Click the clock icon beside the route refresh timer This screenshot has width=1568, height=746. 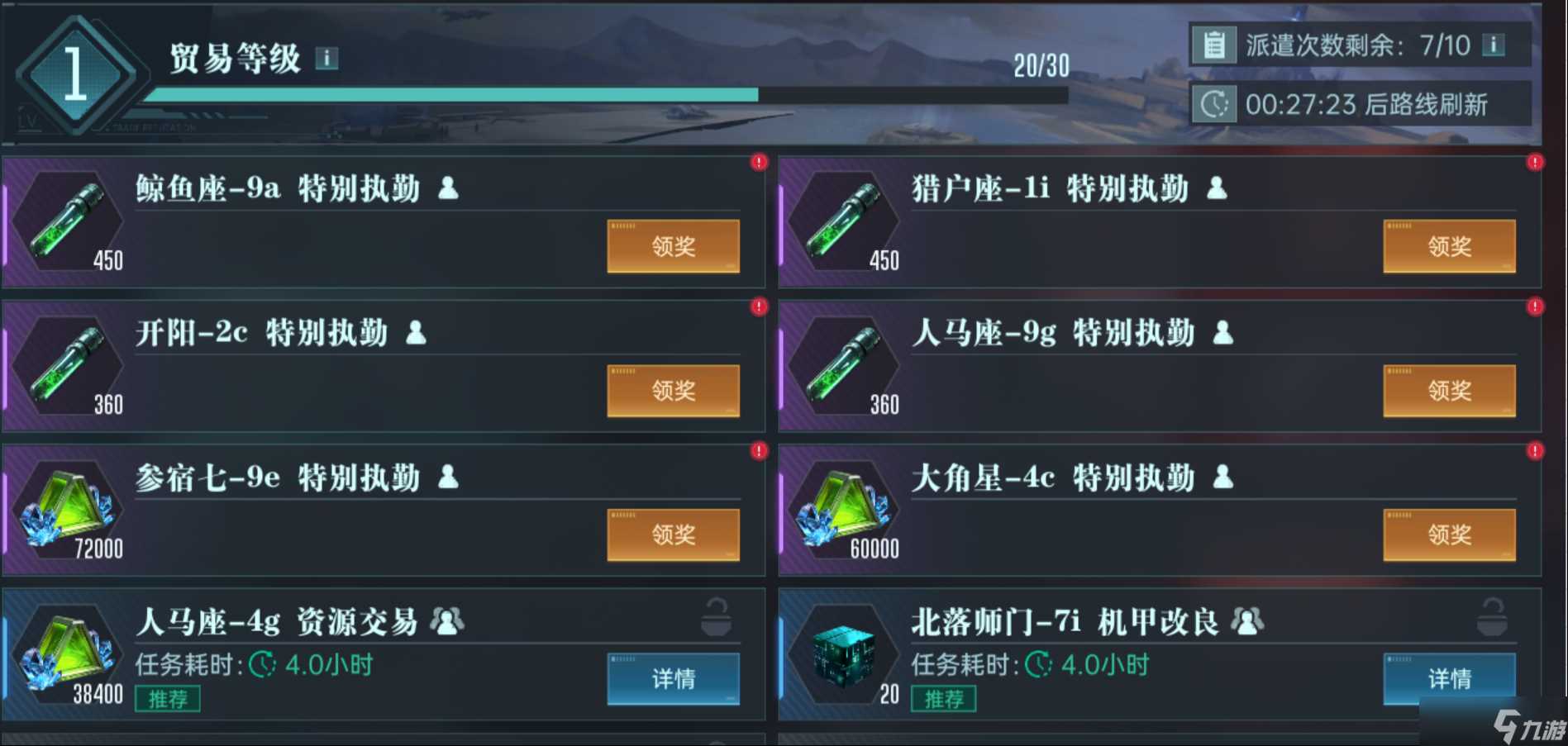(x=1213, y=104)
